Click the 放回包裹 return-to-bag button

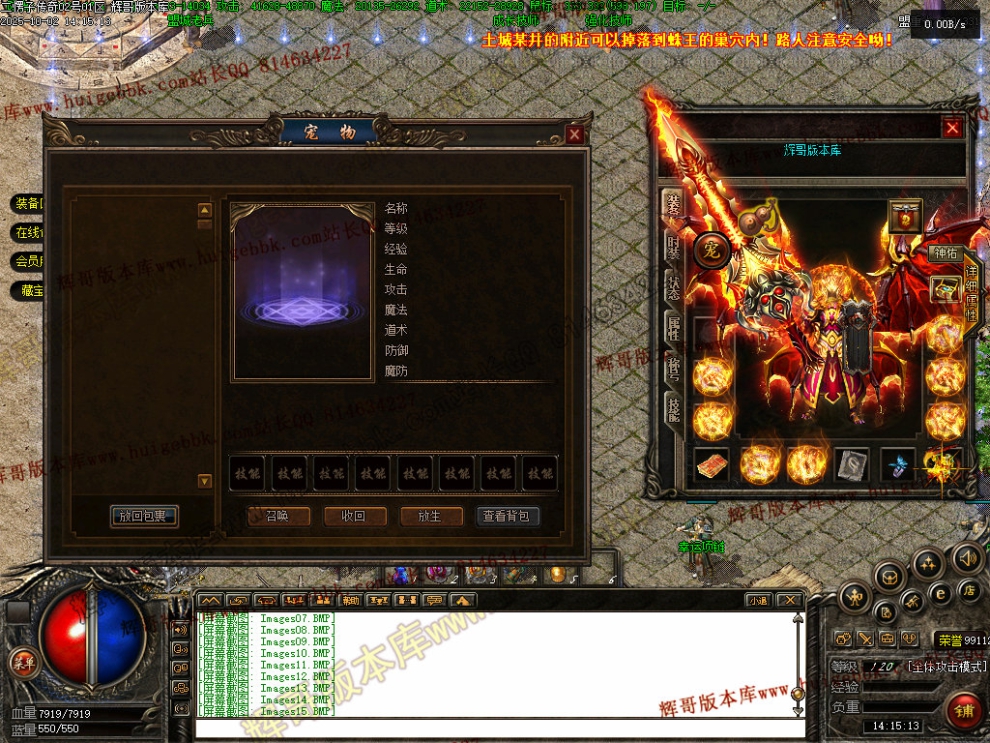145,516
